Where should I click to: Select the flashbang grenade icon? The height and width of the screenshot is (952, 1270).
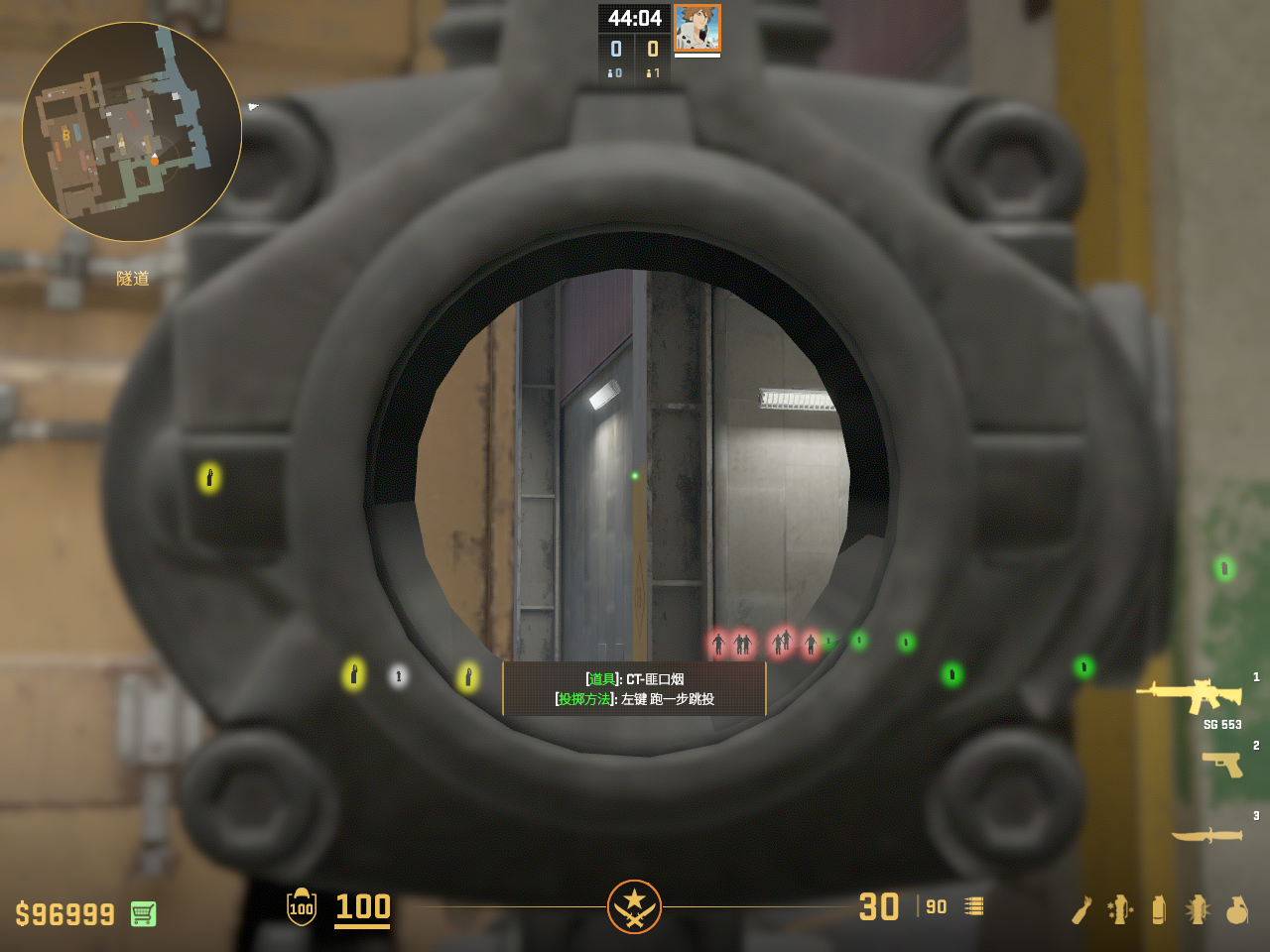coord(1198,909)
